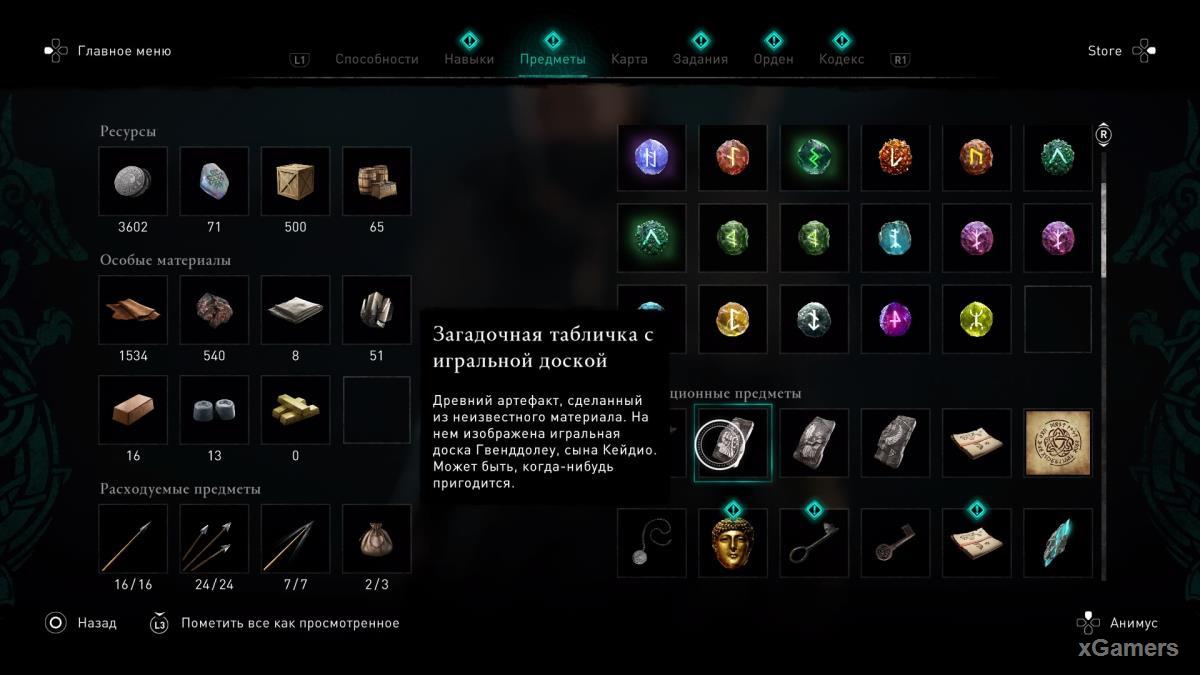1200x675 pixels.
Task: Select the copper ingot slot
Action: tap(133, 410)
